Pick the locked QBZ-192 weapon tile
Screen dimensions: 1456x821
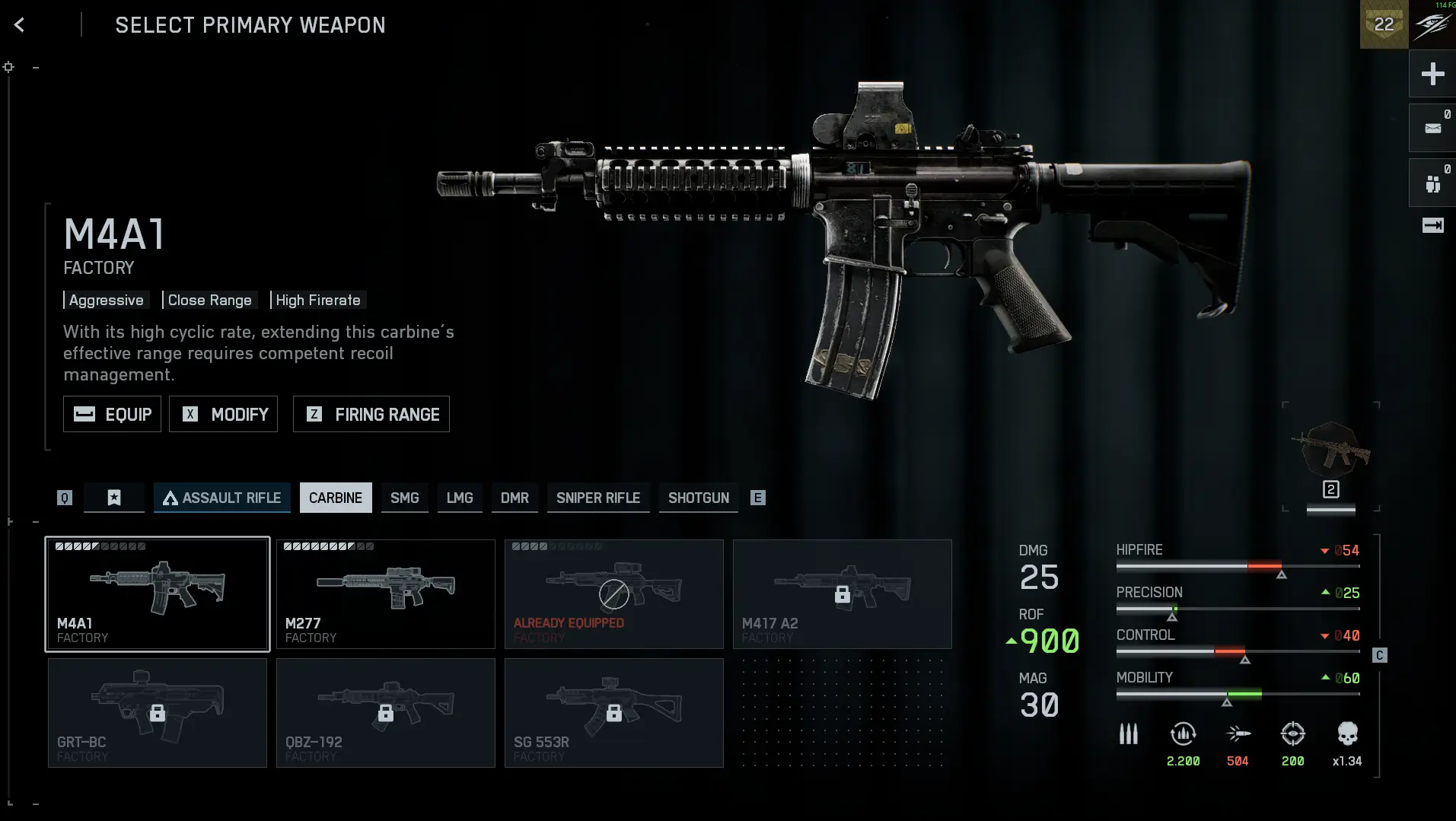point(386,713)
